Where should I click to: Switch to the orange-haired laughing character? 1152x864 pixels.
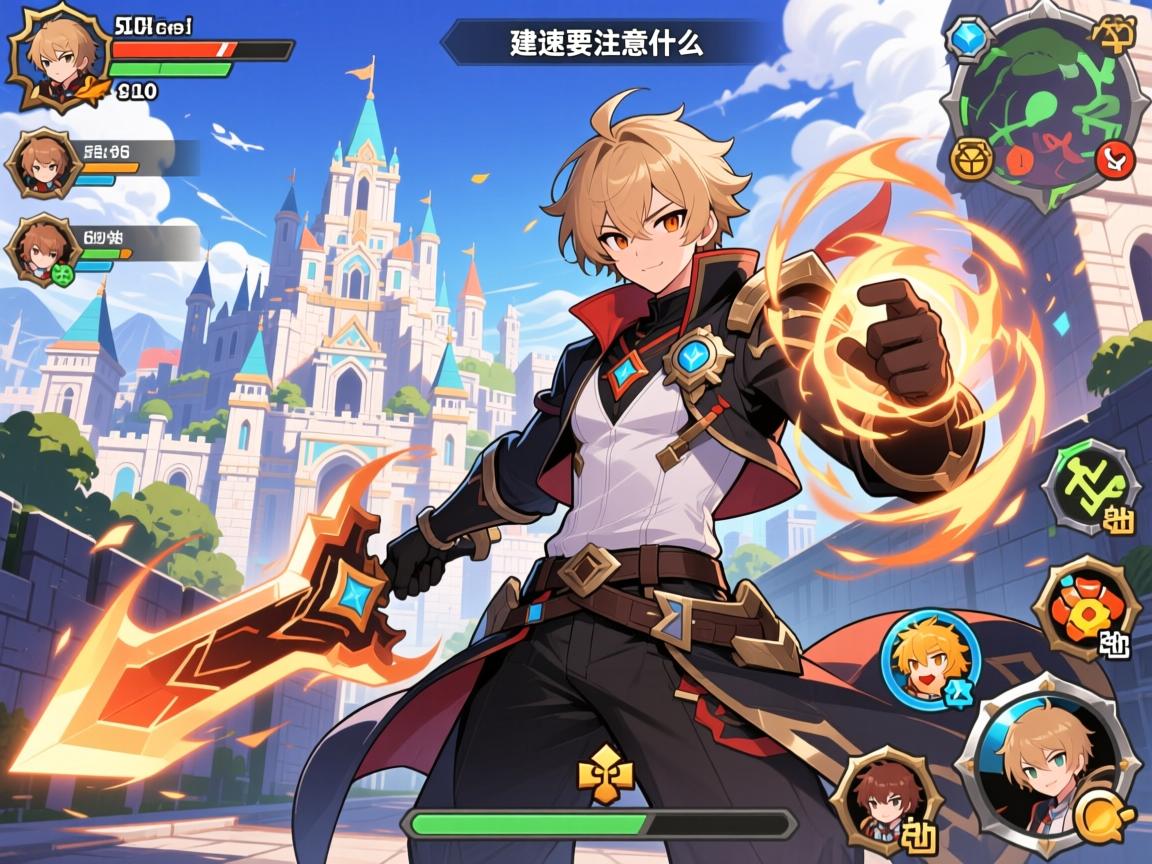tap(930, 659)
